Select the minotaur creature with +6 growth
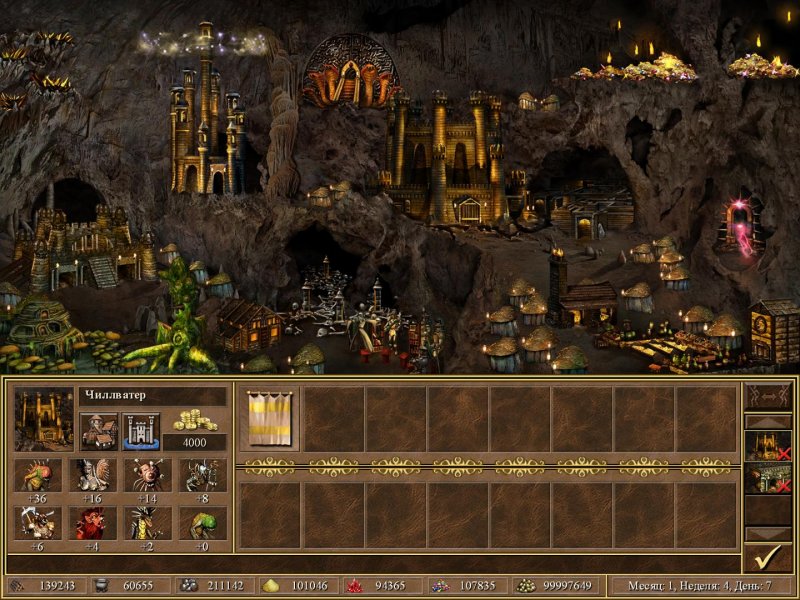Screen dimensions: 800x600 38,524
